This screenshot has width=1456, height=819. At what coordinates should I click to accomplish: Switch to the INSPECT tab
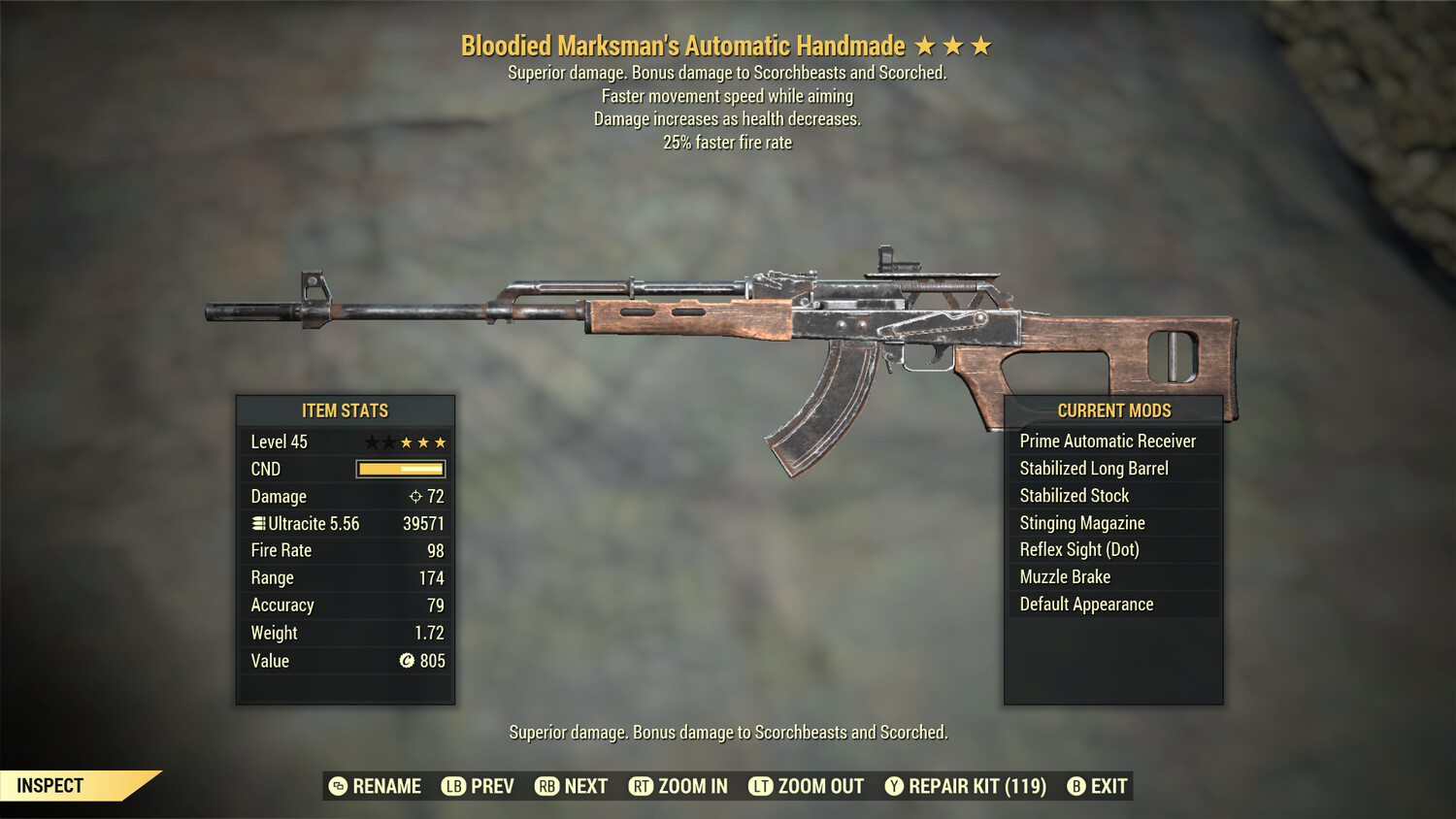[x=49, y=786]
